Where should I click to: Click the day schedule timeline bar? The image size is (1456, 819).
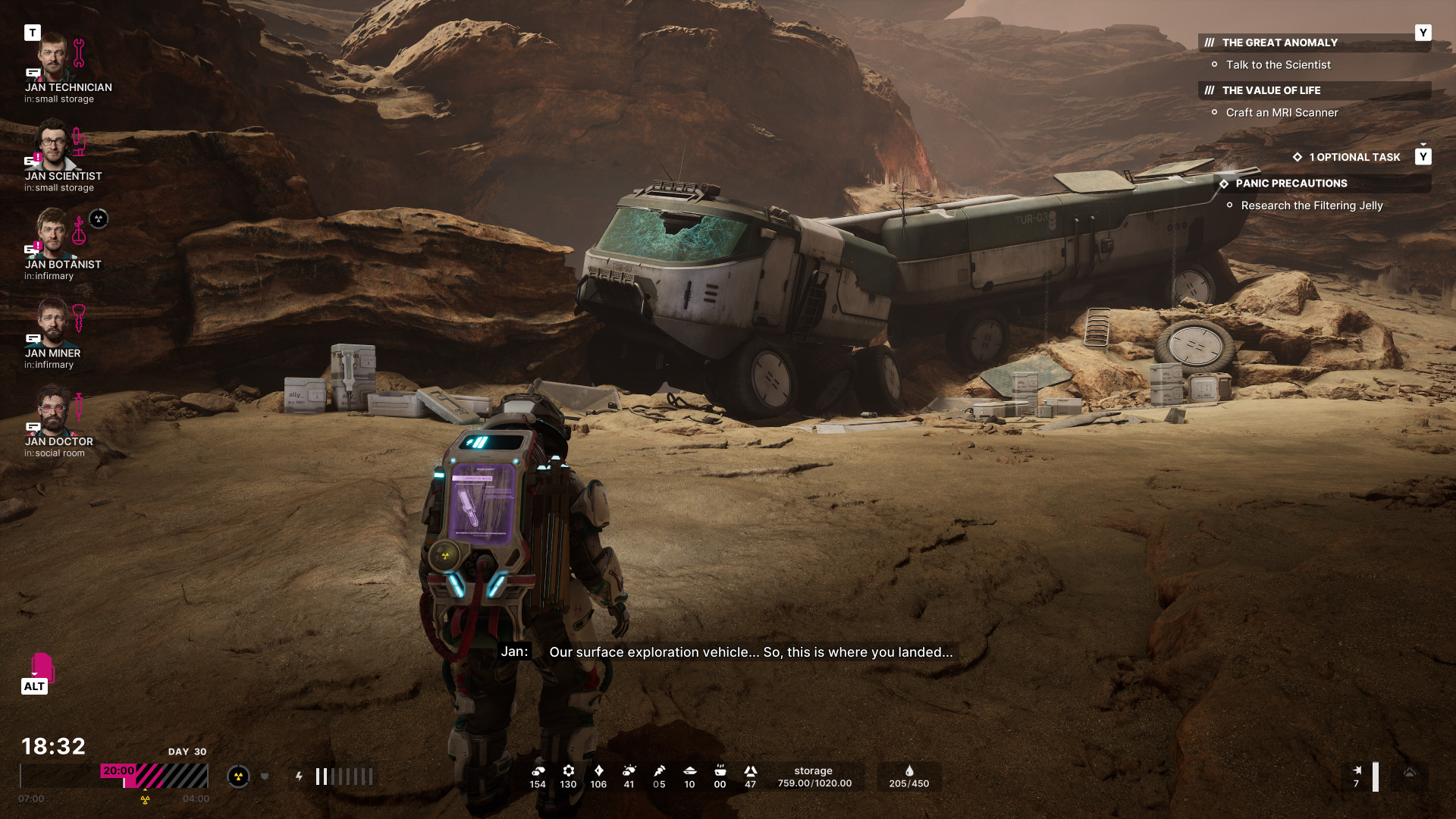click(114, 777)
